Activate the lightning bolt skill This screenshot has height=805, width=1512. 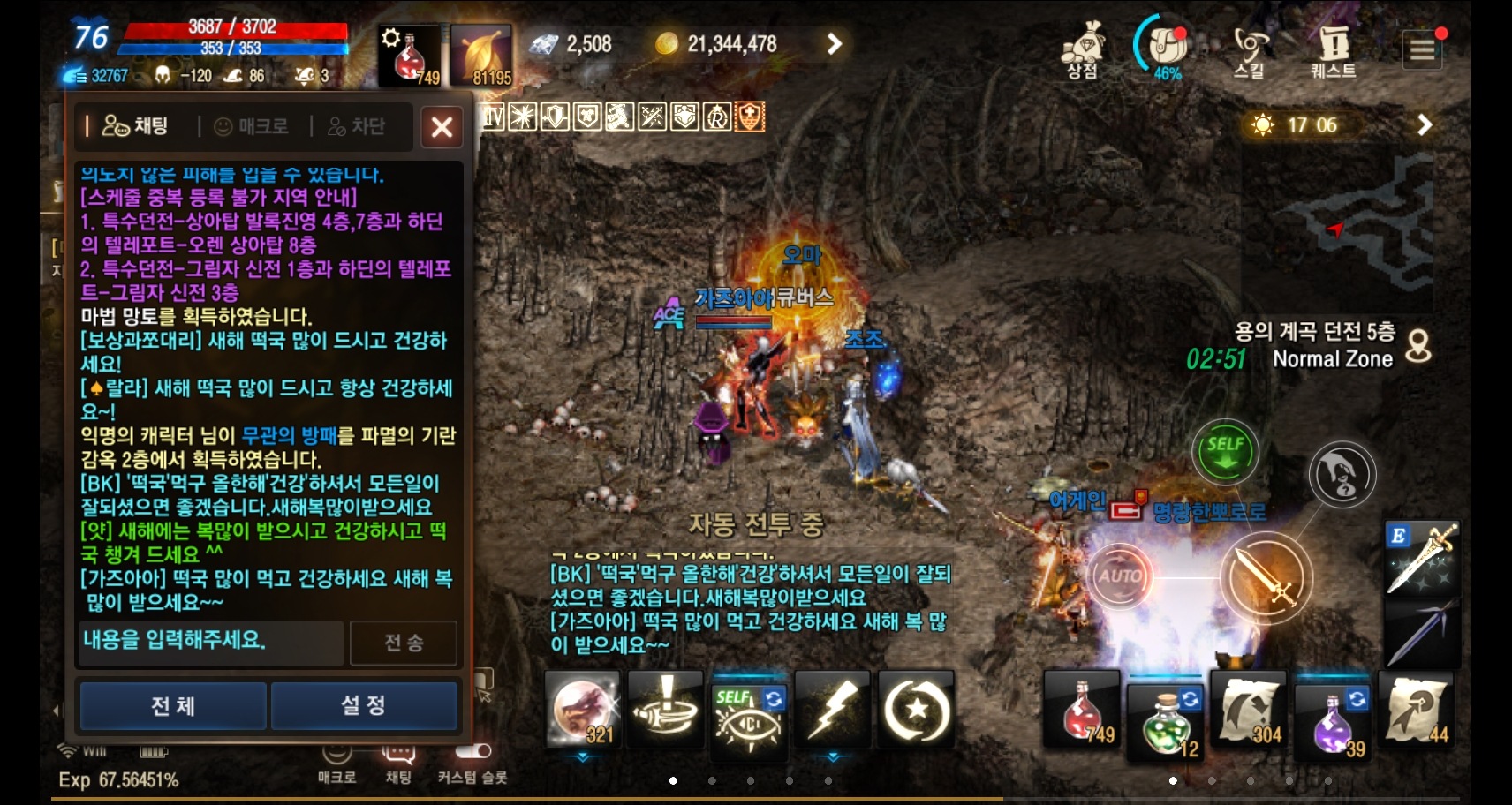pyautogui.click(x=834, y=709)
